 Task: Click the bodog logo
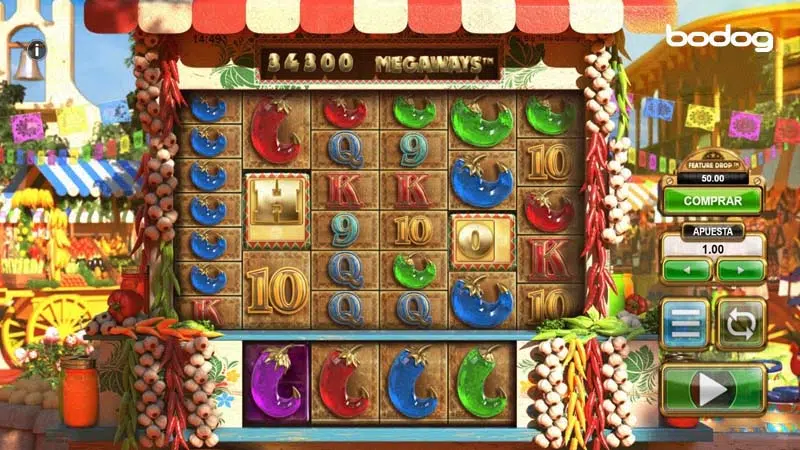tap(719, 38)
